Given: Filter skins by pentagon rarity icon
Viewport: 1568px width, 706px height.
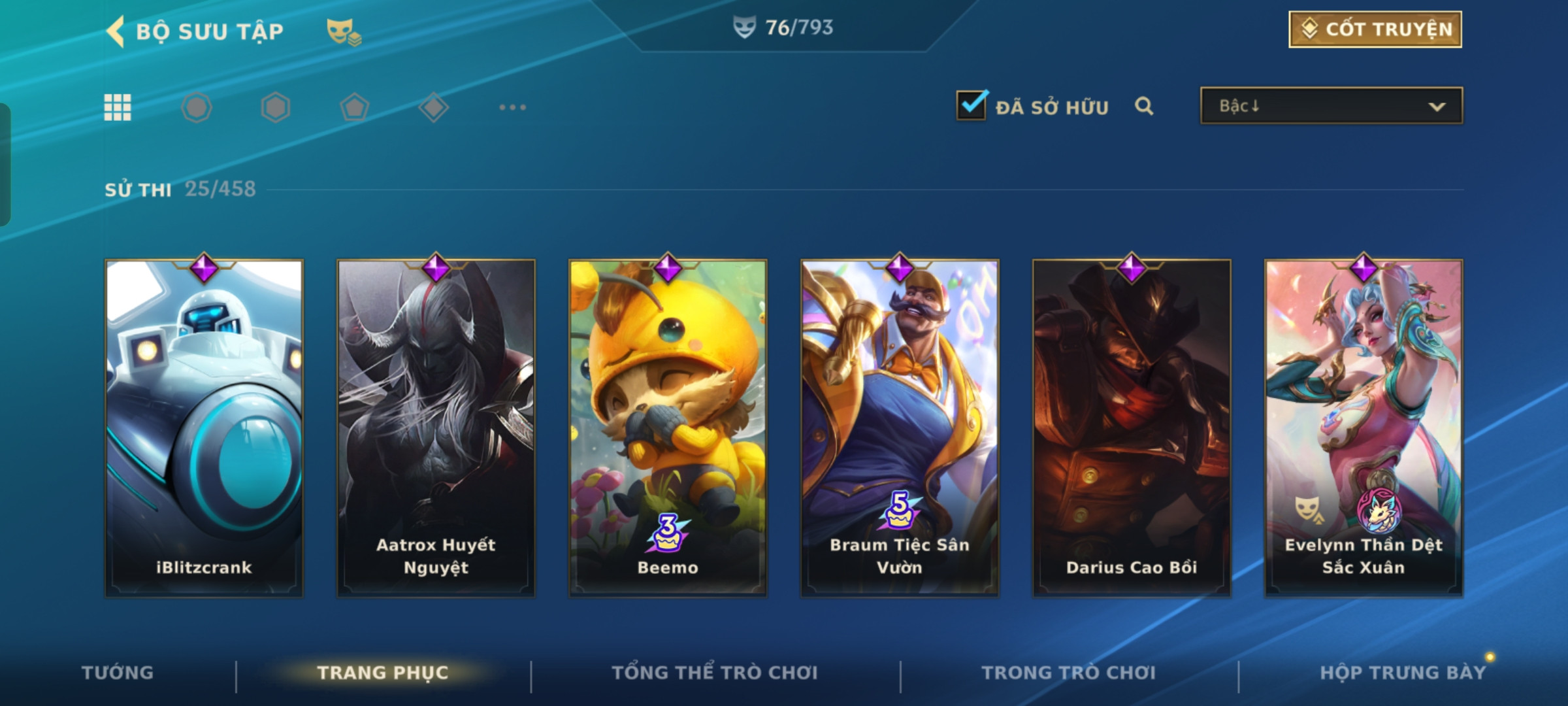Looking at the screenshot, I should pyautogui.click(x=354, y=107).
